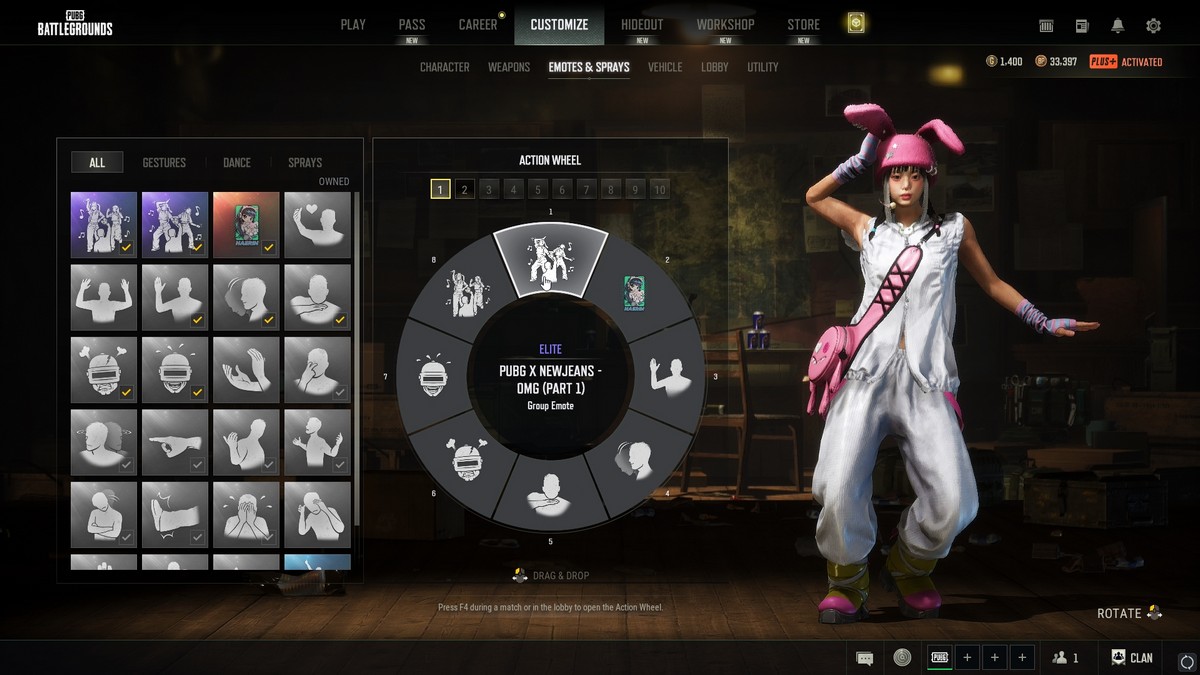Filter emotes by Dance
This screenshot has width=1200, height=675.
click(237, 162)
